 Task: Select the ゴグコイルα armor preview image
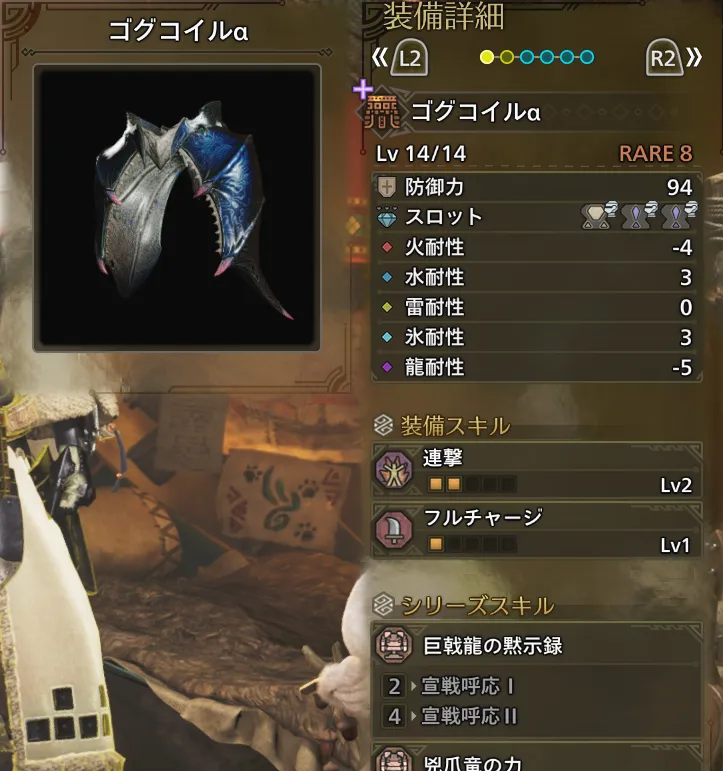[x=178, y=209]
